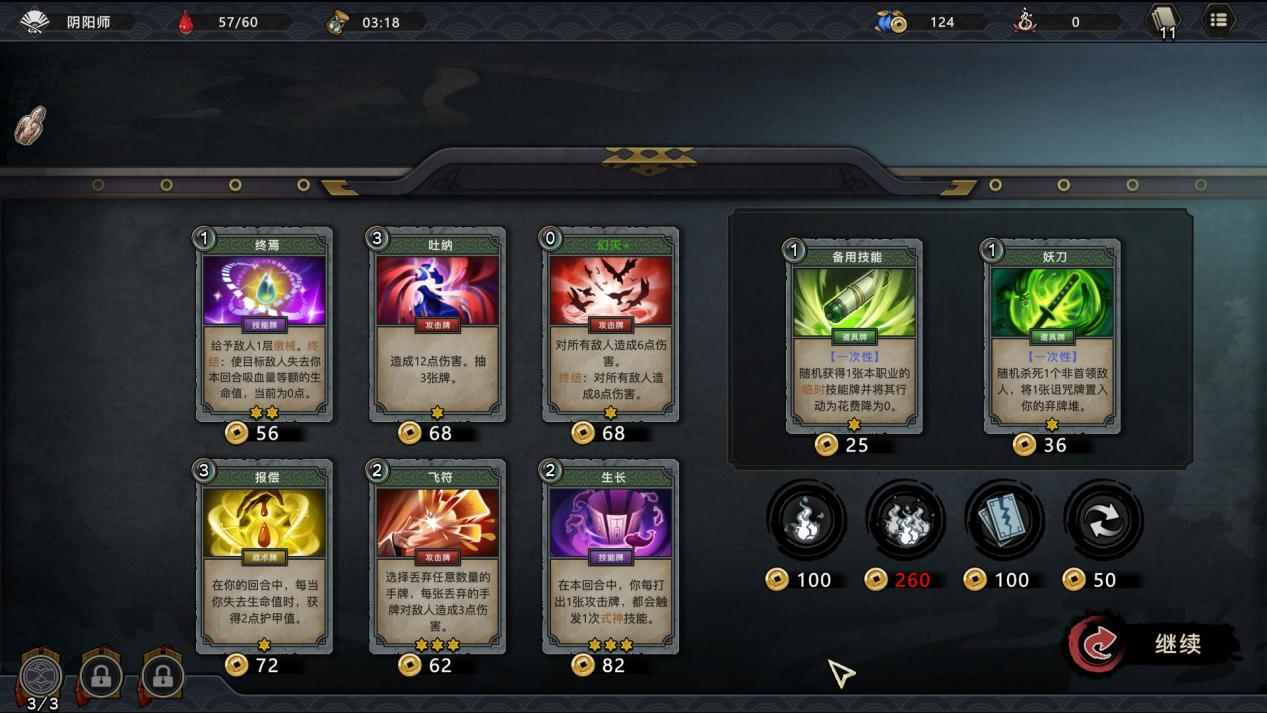This screenshot has width=1267, height=713.
Task: Open the list menu icon
Action: [x=1218, y=20]
